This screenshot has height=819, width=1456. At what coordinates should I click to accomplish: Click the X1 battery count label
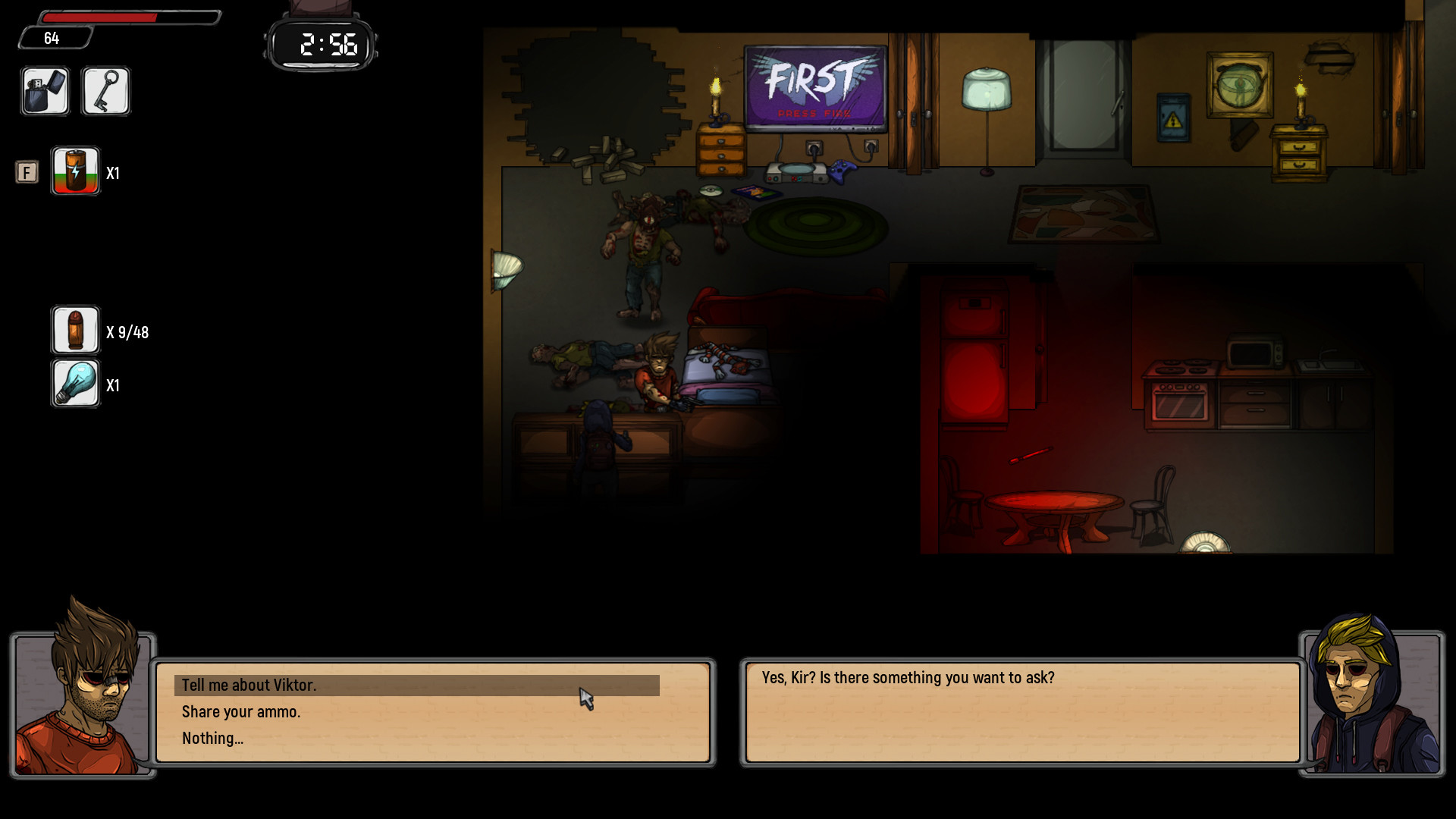[114, 173]
